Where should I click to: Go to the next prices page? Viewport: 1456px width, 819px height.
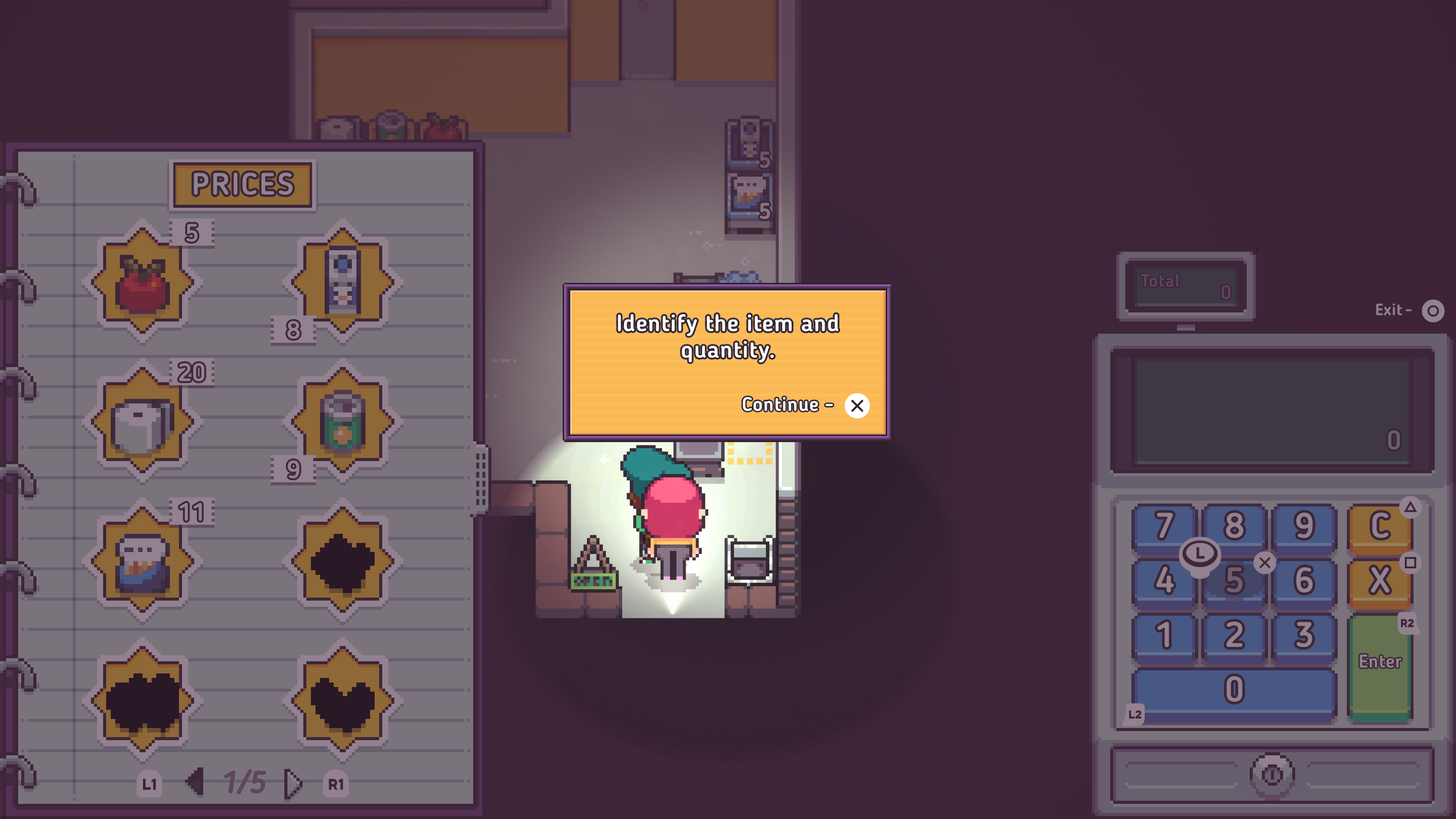pos(293,783)
